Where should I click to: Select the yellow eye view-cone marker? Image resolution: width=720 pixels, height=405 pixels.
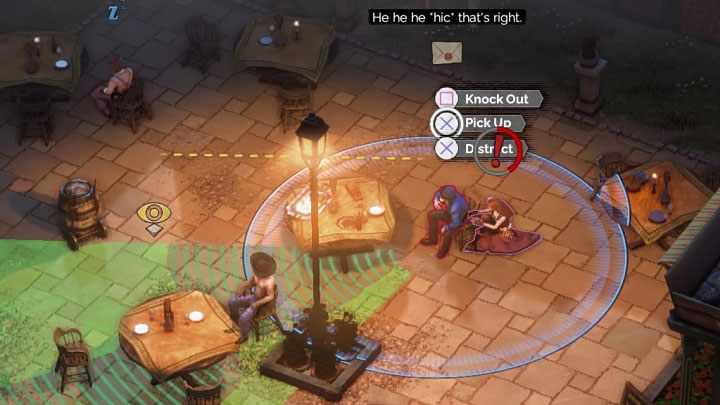(x=153, y=214)
